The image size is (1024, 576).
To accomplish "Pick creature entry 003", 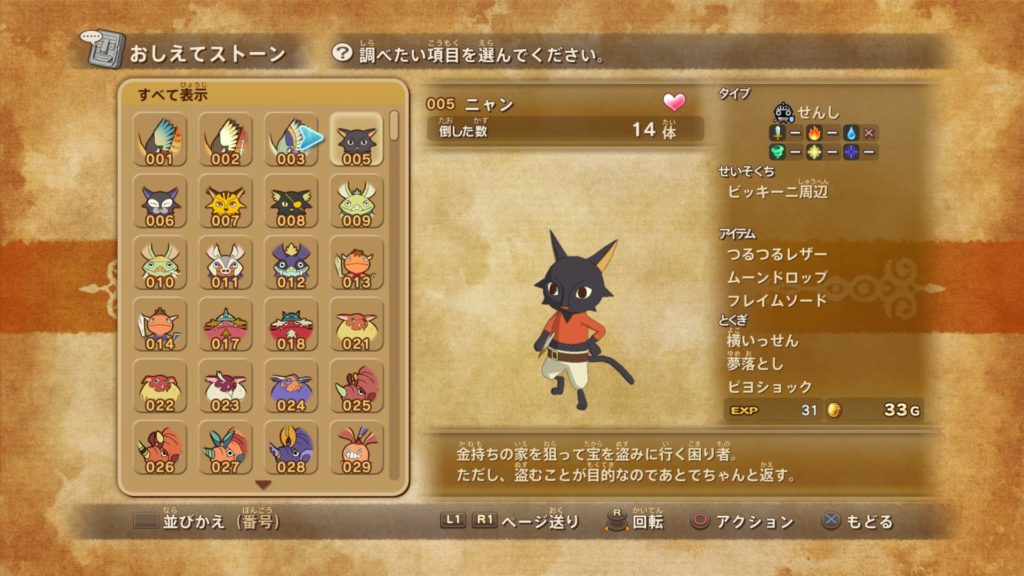I will point(290,140).
